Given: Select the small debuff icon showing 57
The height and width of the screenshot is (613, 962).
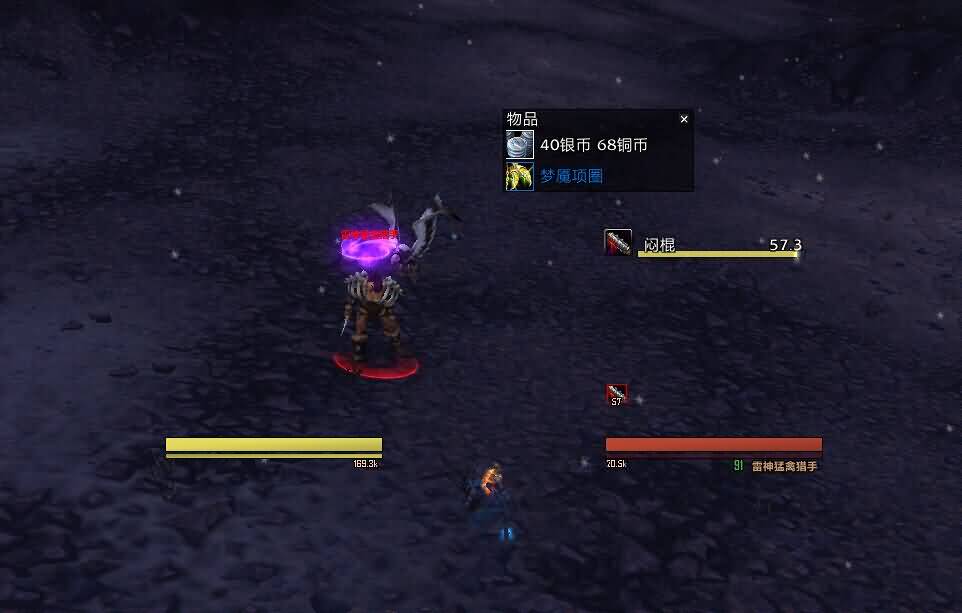Looking at the screenshot, I should pos(617,394).
